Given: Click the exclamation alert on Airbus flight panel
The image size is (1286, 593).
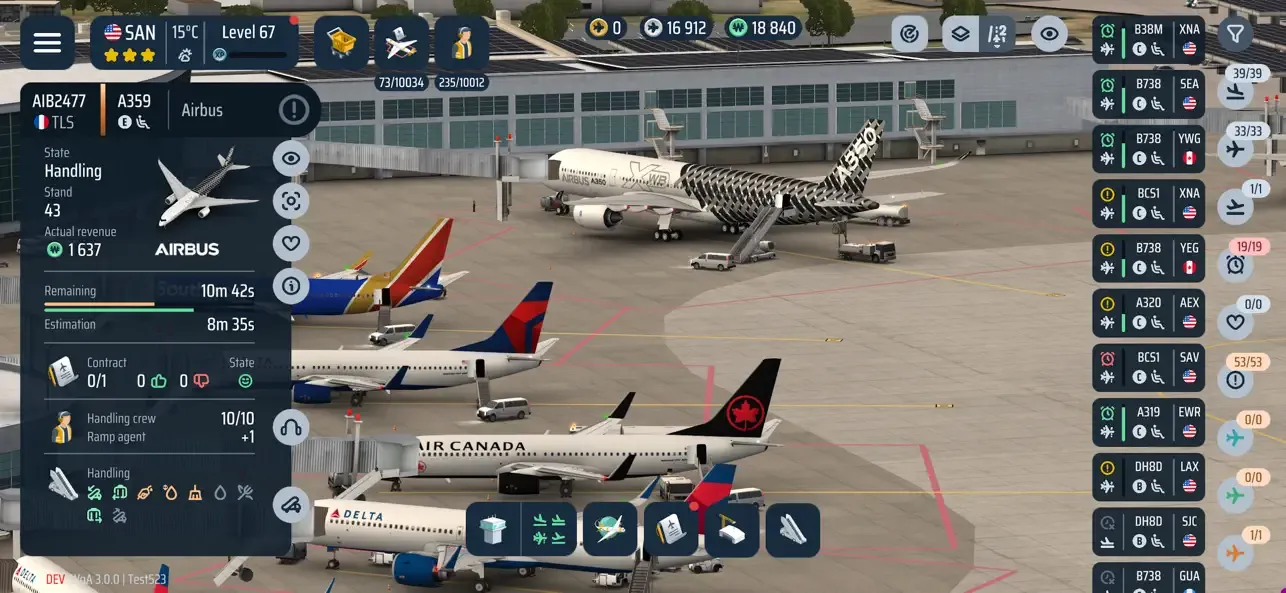Looking at the screenshot, I should (x=294, y=110).
